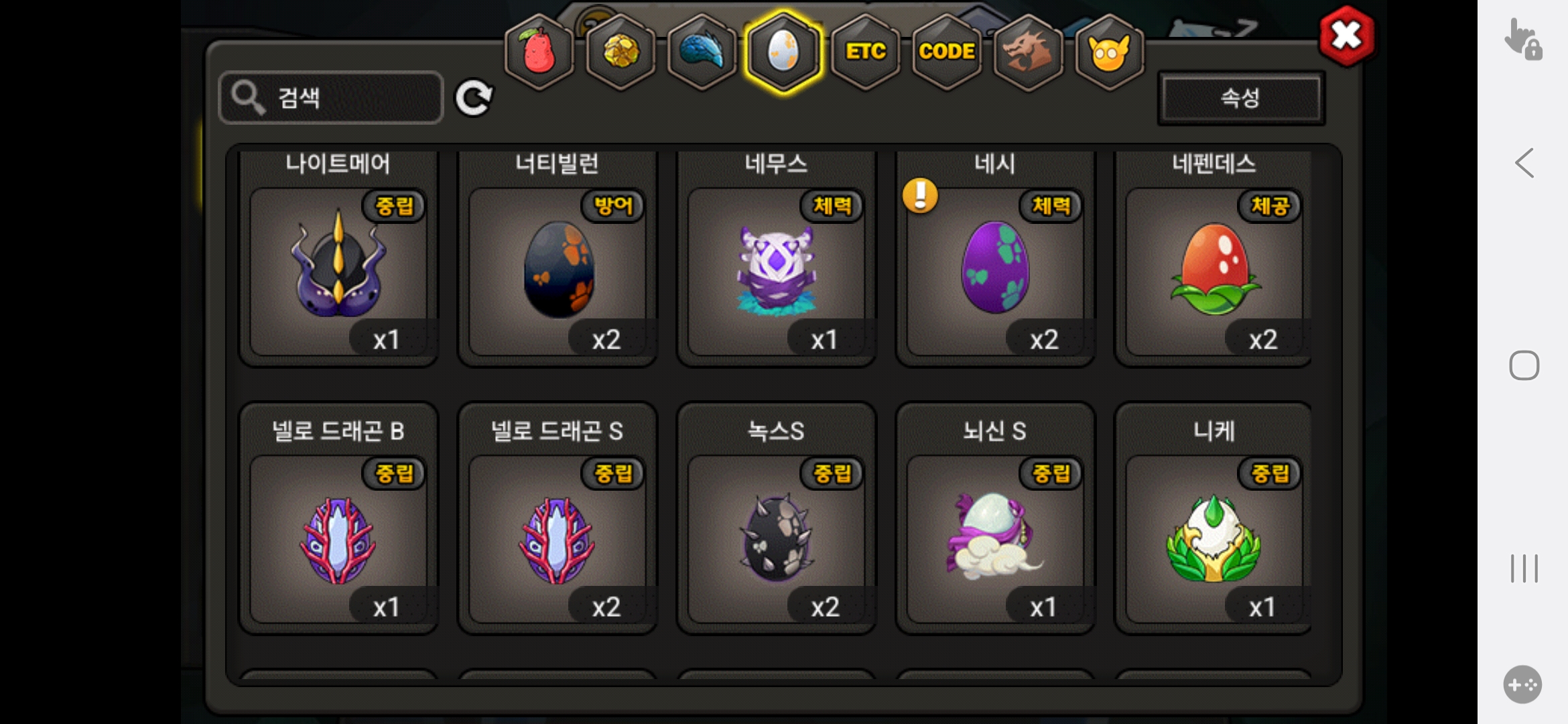Viewport: 1568px width, 724px height.
Task: Open the 속성 attribute filter
Action: tap(1240, 99)
